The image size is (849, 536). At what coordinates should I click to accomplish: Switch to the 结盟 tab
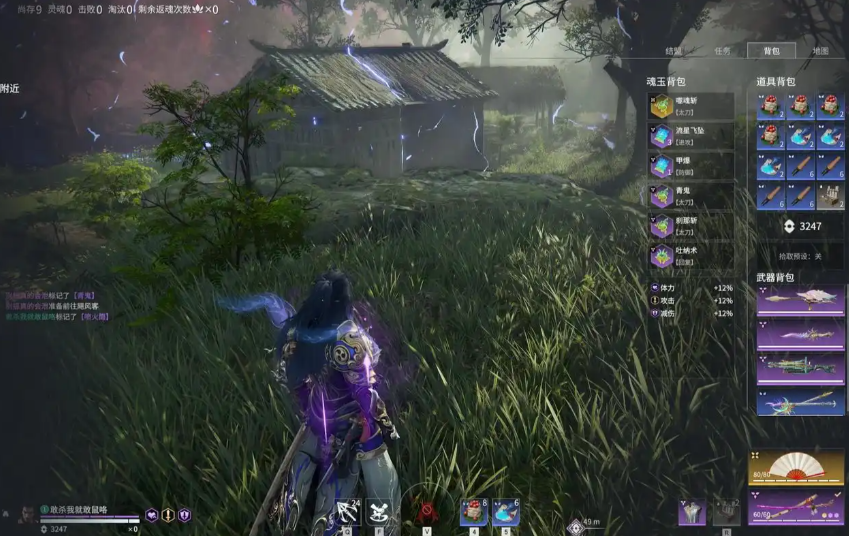674,50
